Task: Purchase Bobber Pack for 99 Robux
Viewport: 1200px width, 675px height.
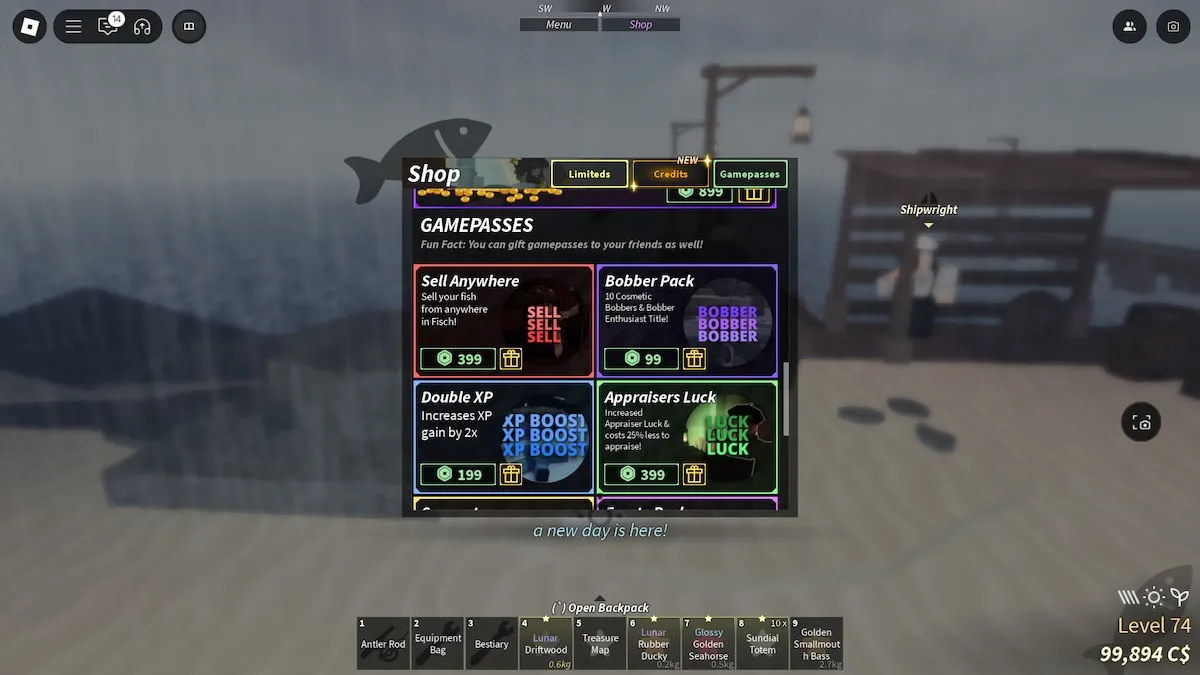Action: (641, 359)
